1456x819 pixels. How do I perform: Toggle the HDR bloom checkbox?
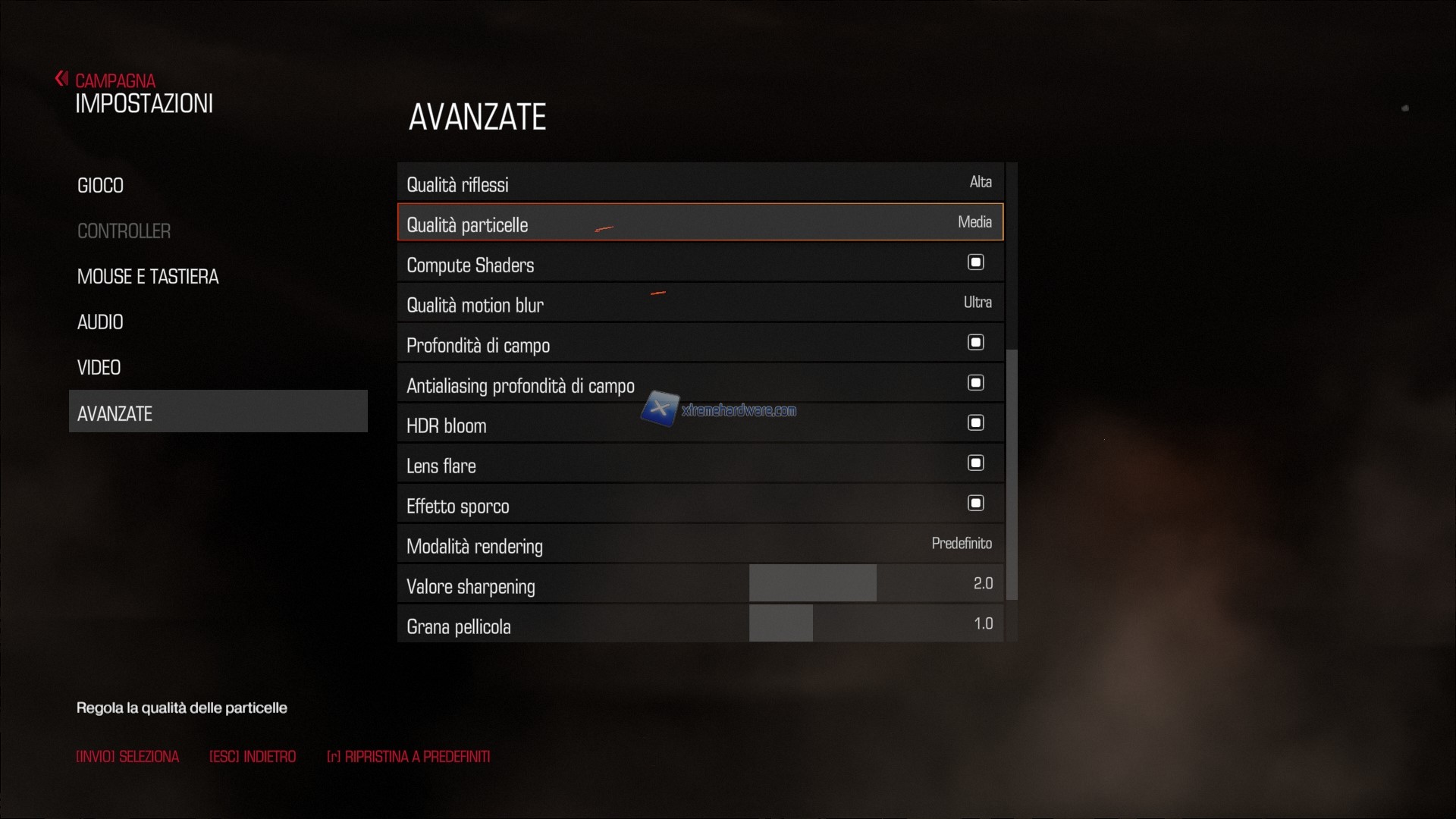[x=975, y=423]
